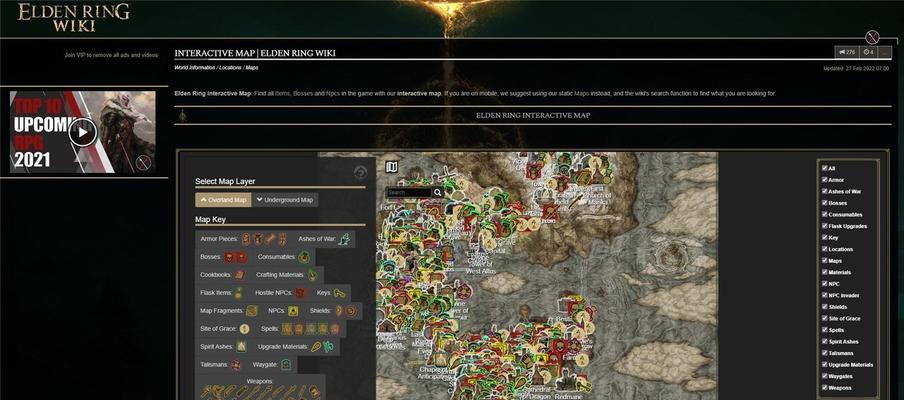
Task: Uncheck the Locations filter
Action: (x=824, y=249)
